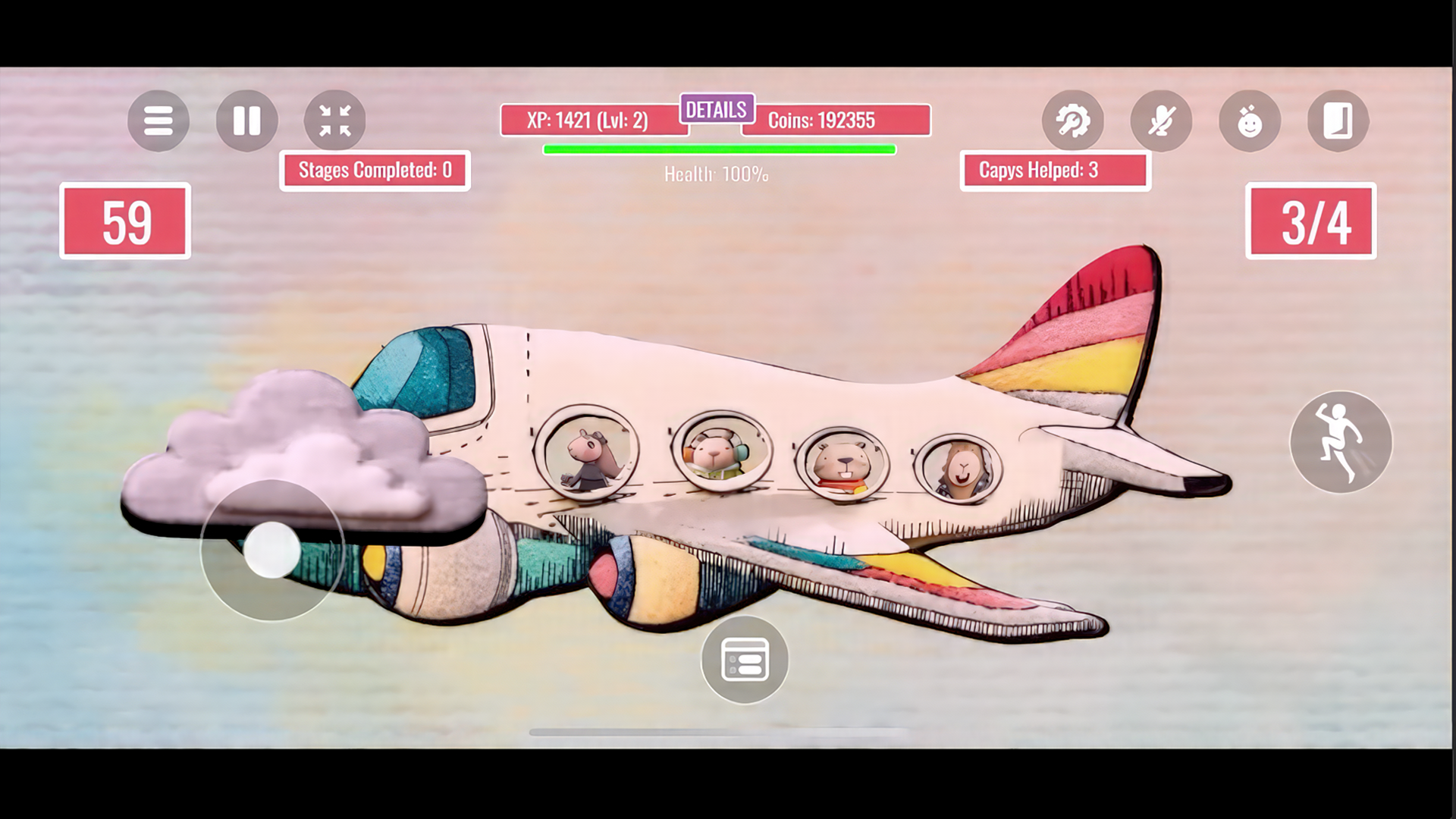
Task: Expand the Stages Completed: 0 badge
Action: [x=374, y=171]
